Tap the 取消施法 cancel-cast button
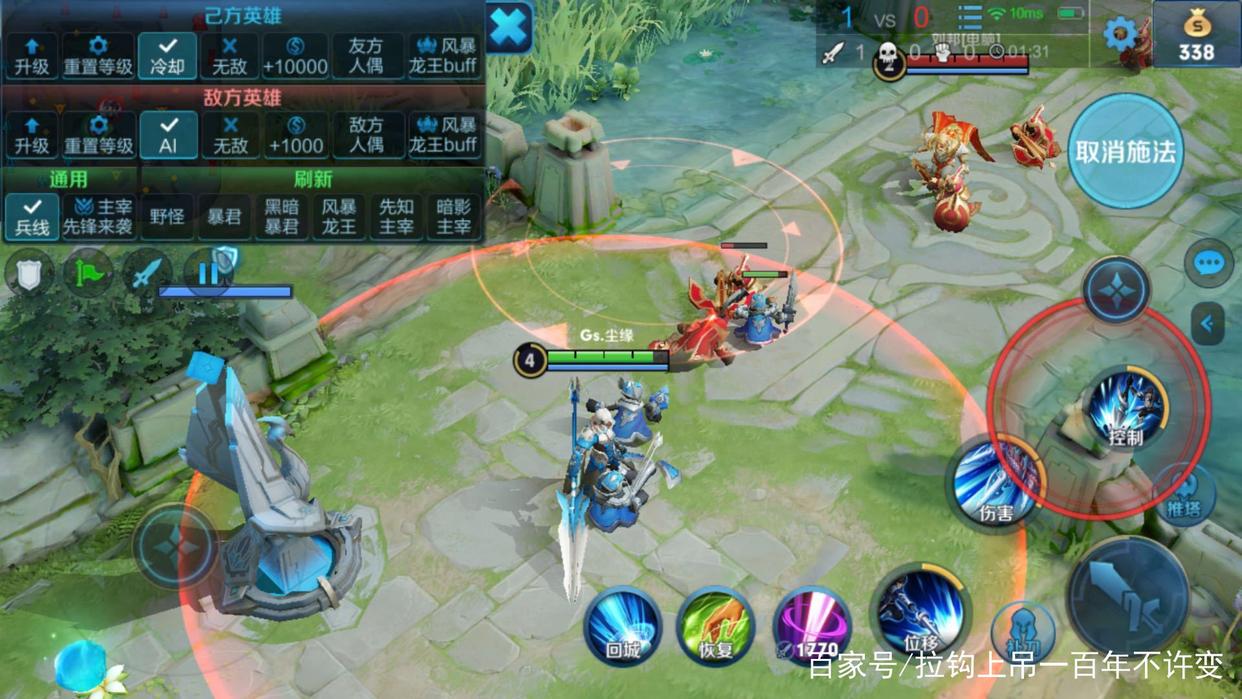The width and height of the screenshot is (1242, 699). [1125, 152]
